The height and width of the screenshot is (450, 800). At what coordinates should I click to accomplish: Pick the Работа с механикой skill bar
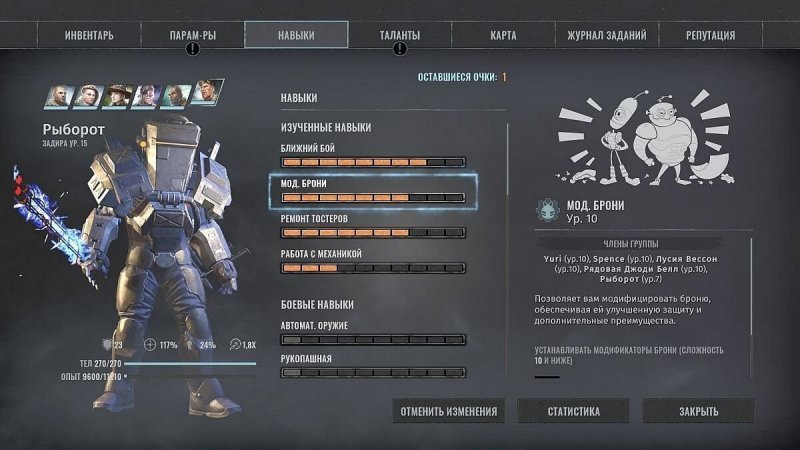(373, 268)
